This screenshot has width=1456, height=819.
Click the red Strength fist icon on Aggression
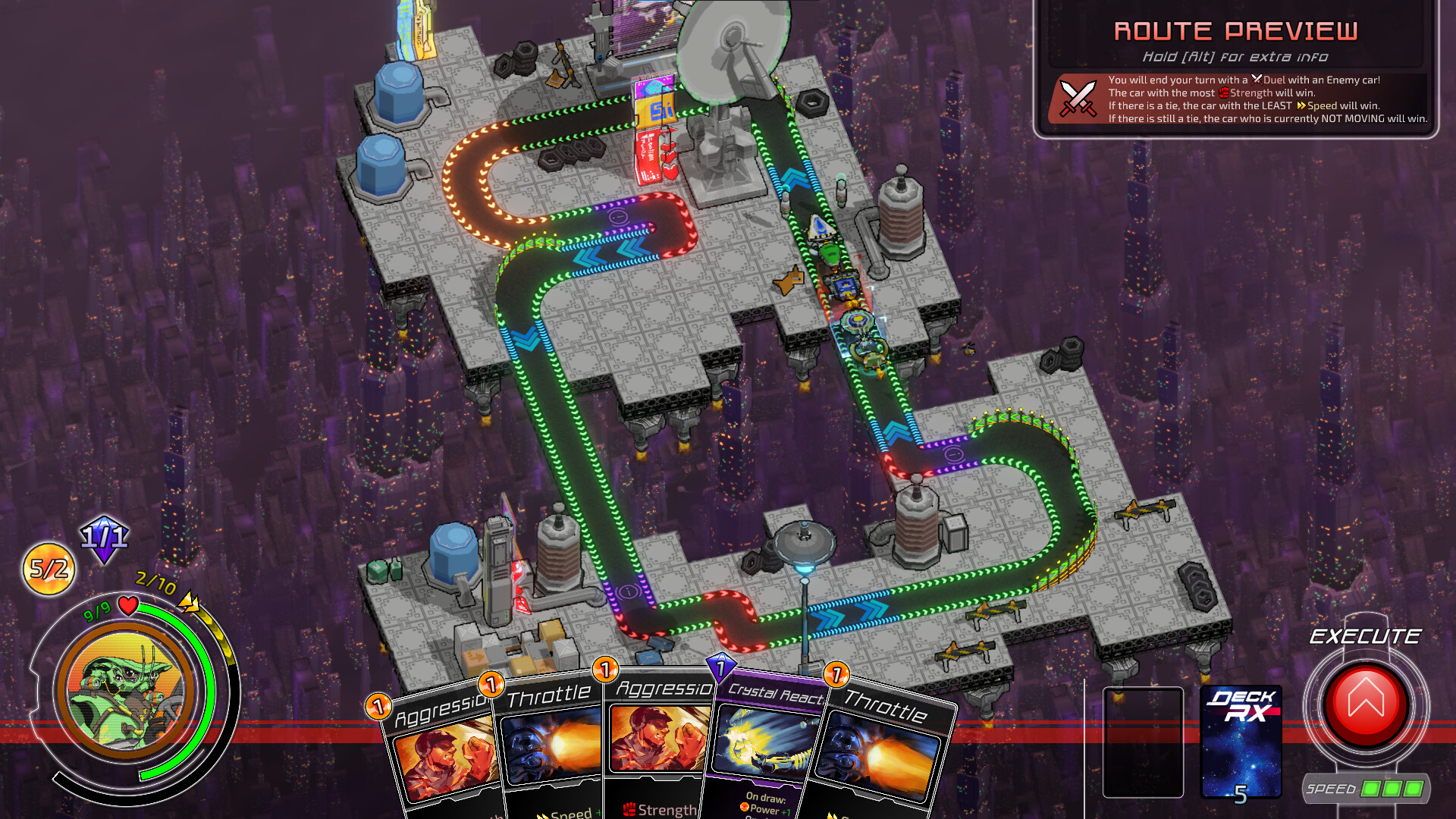pos(630,808)
